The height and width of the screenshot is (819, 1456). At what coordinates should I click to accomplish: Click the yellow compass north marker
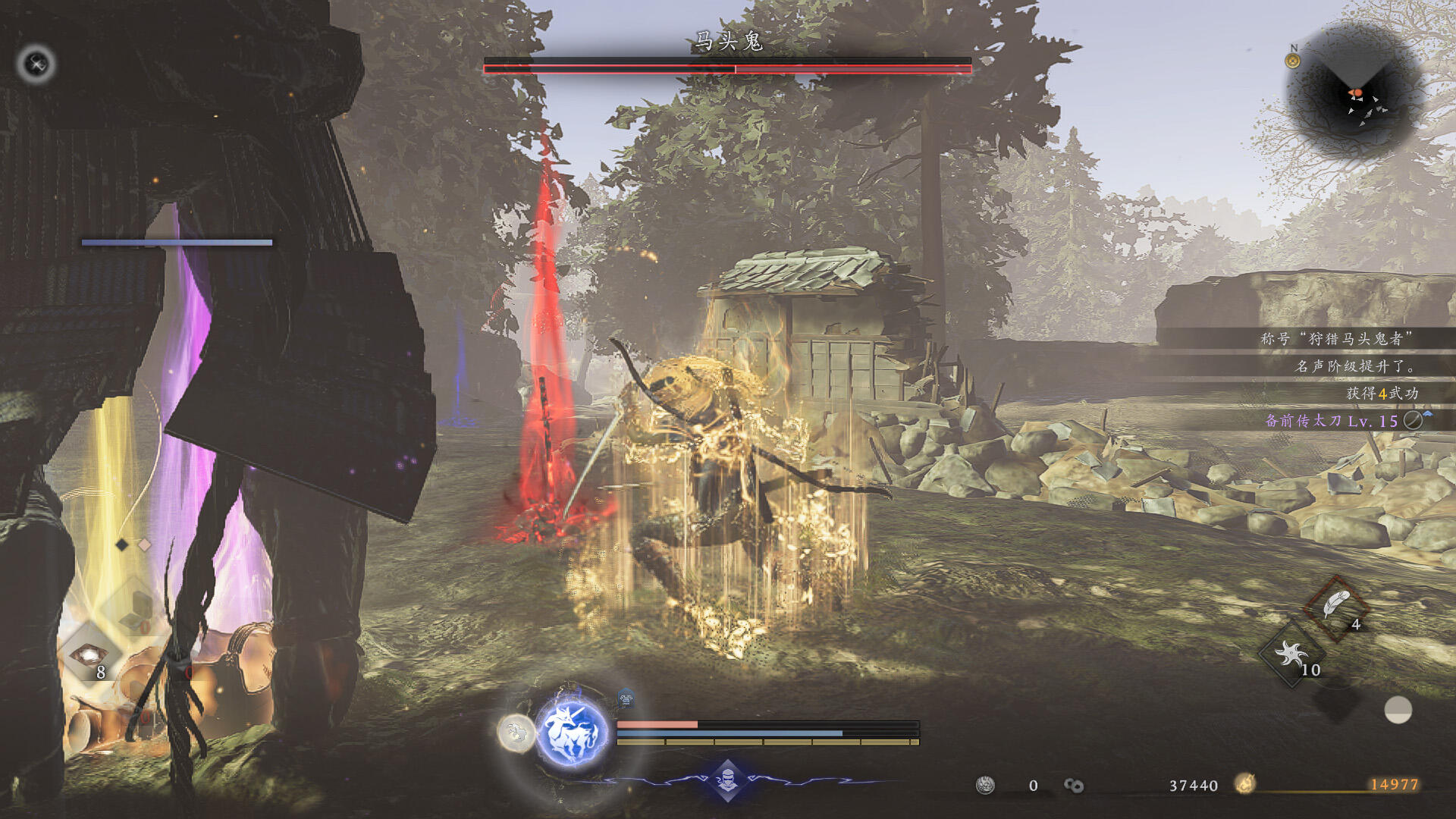(1293, 60)
